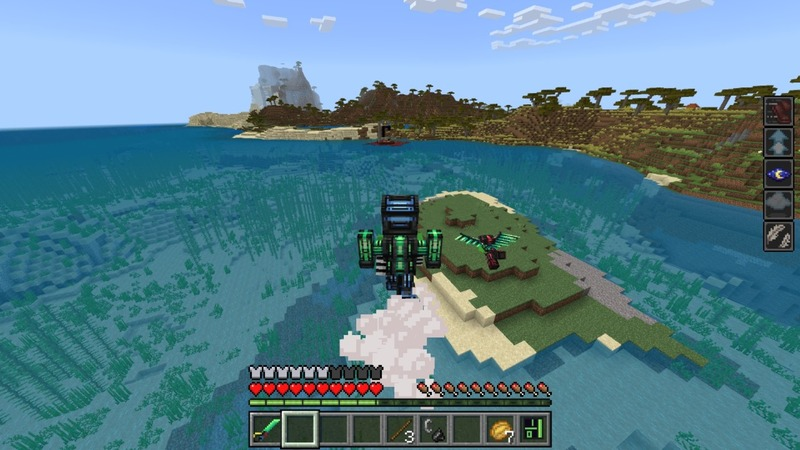Click the night vision eye effect icon
Screen dimensions: 800x450
(x=778, y=174)
